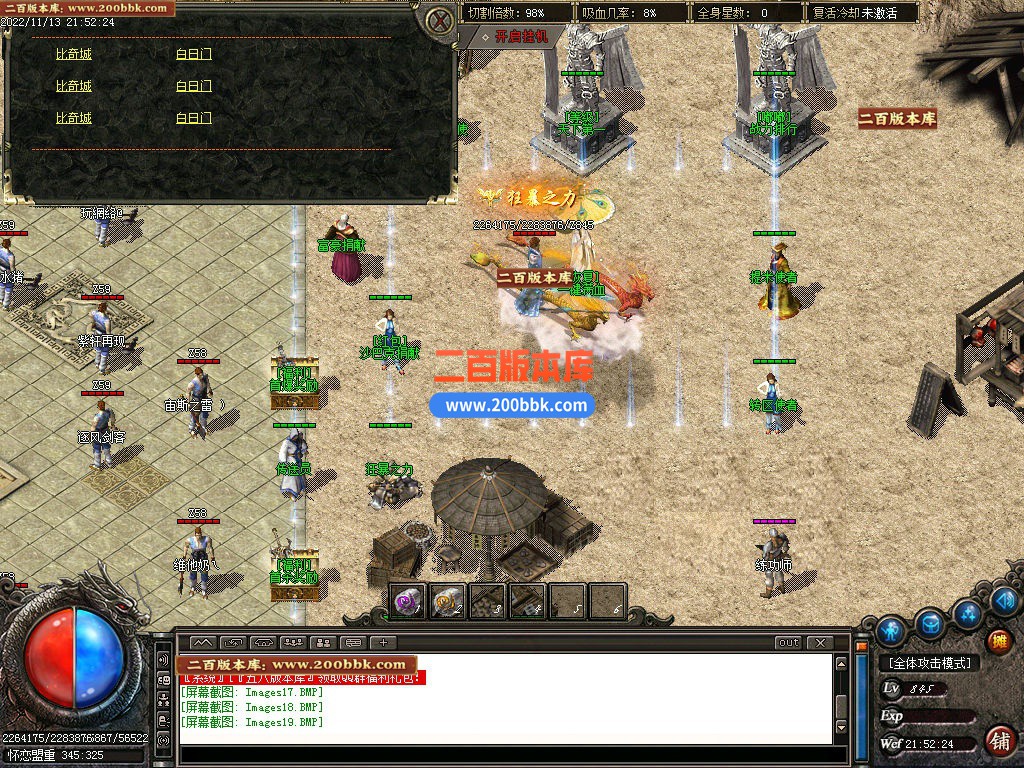This screenshot has height=768, width=1024.
Task: Use the purple scroll in hotbar slot 1
Action: point(407,601)
